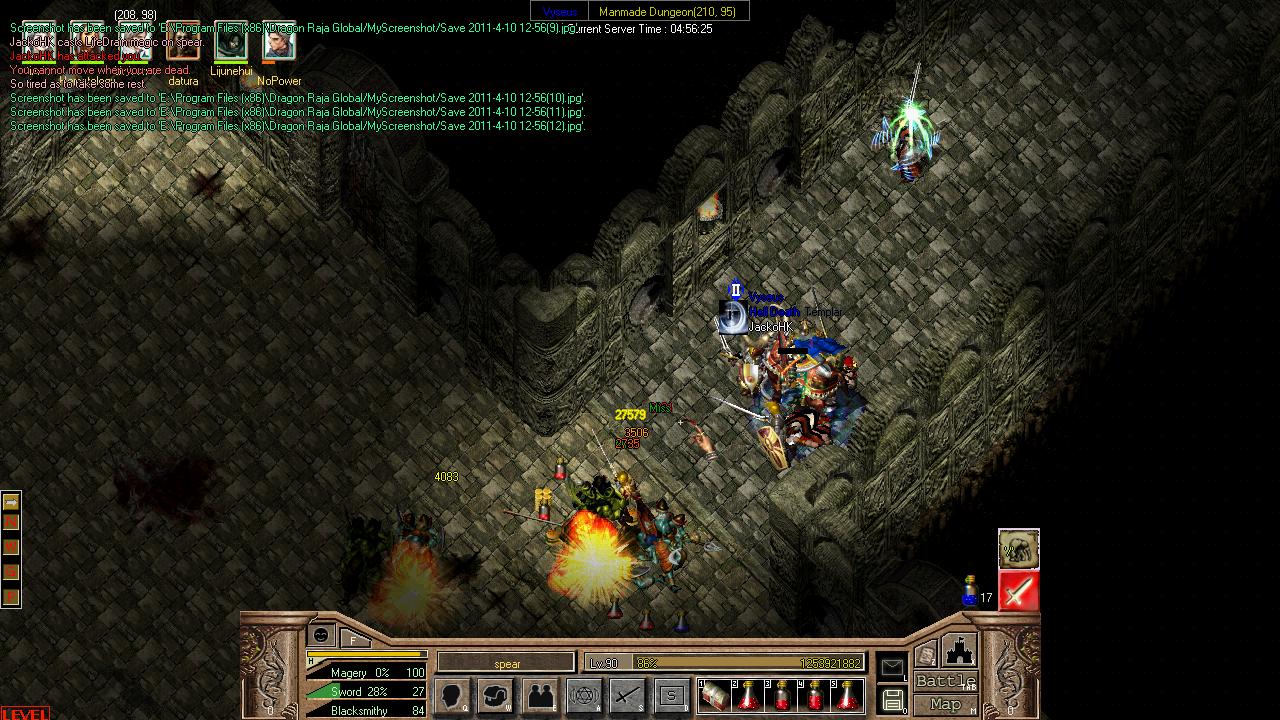
Task: Open the Map button
Action: (945, 704)
